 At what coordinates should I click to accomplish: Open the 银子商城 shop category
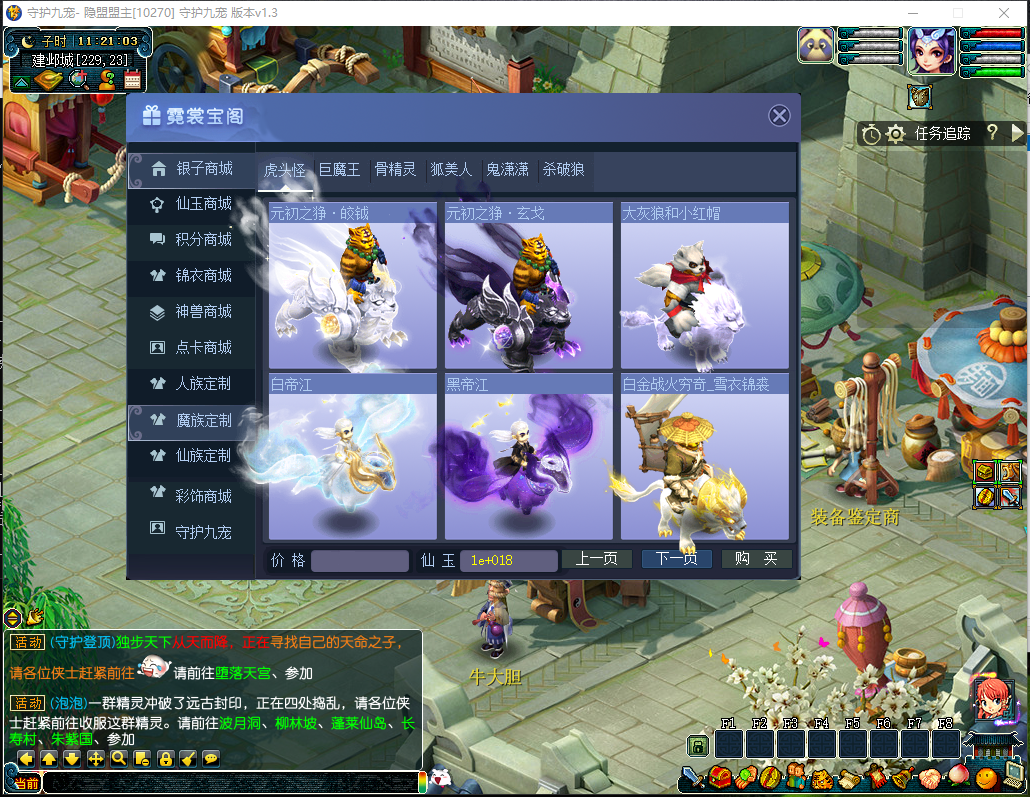pyautogui.click(x=191, y=168)
